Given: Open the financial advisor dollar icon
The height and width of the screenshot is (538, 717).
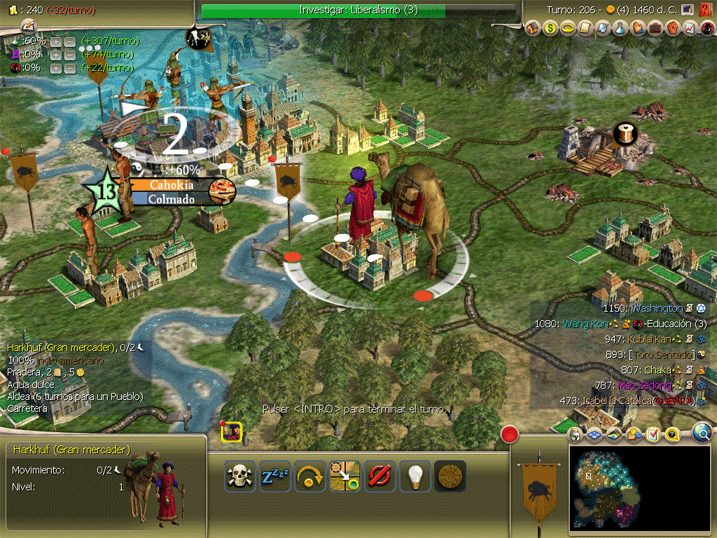Looking at the screenshot, I should tap(550, 29).
